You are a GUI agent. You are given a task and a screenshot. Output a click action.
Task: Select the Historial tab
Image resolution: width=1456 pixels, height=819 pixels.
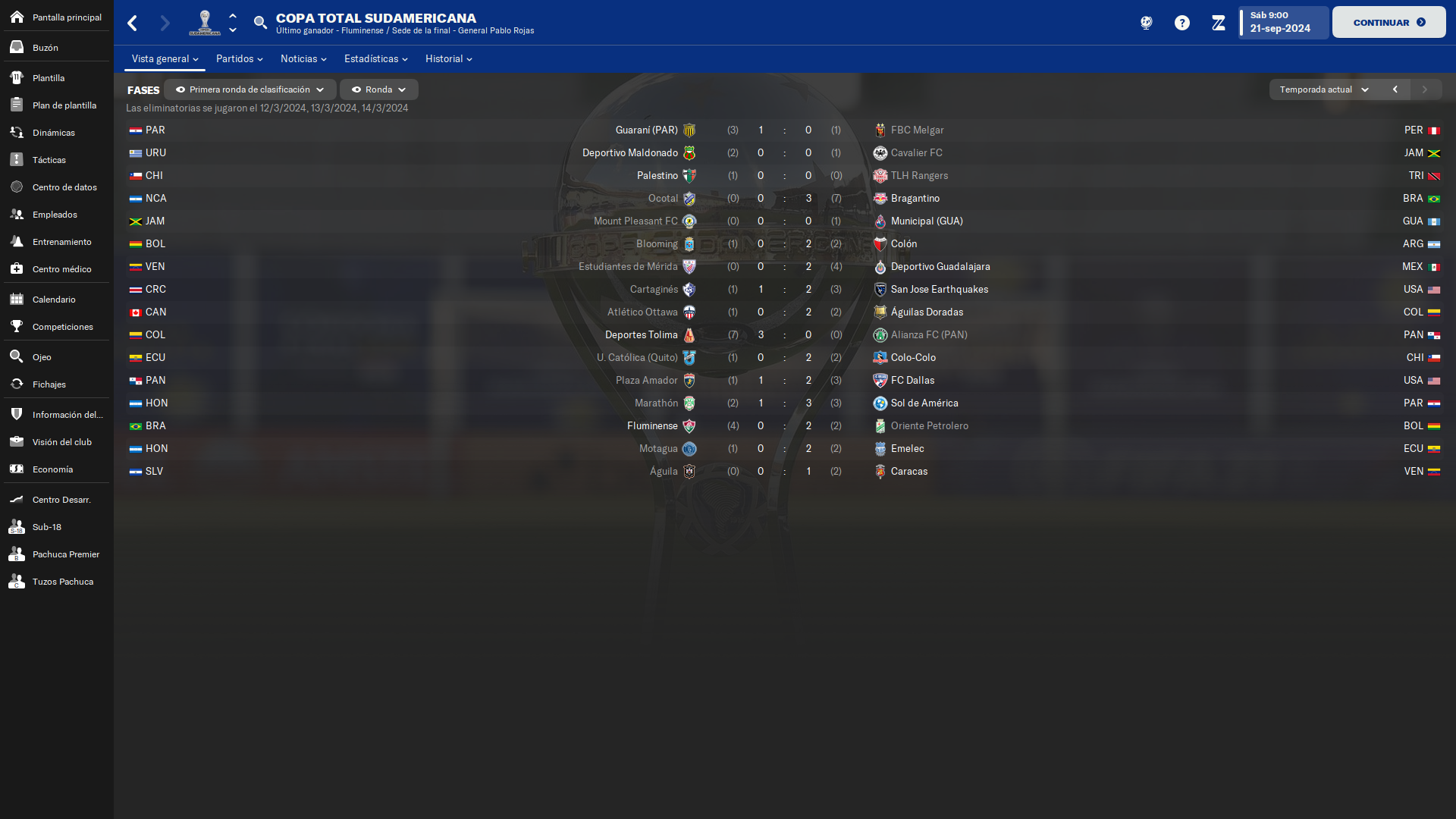pos(448,59)
